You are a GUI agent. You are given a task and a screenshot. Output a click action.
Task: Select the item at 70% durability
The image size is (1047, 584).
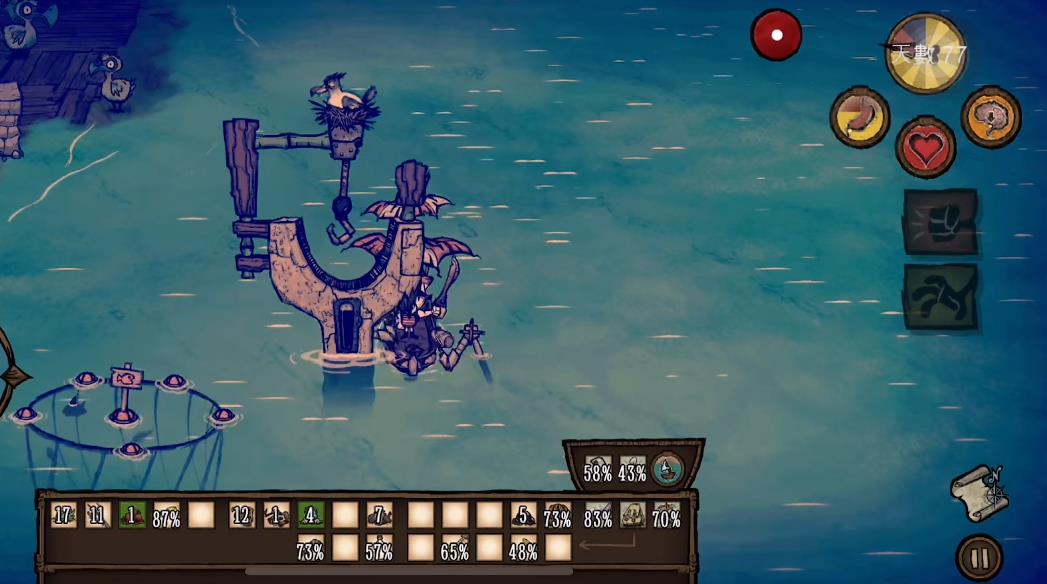point(666,515)
